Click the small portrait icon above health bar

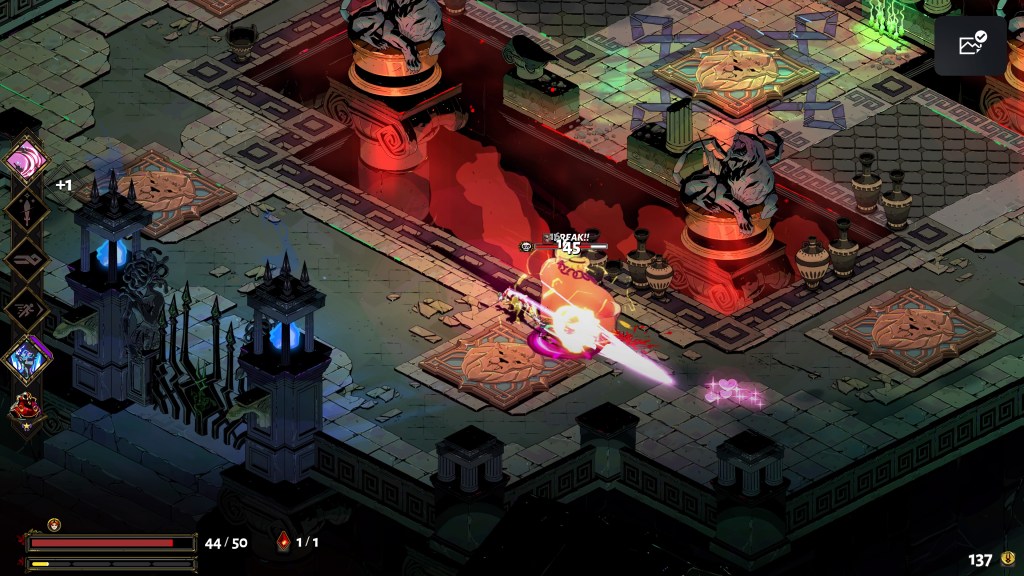tap(54, 524)
